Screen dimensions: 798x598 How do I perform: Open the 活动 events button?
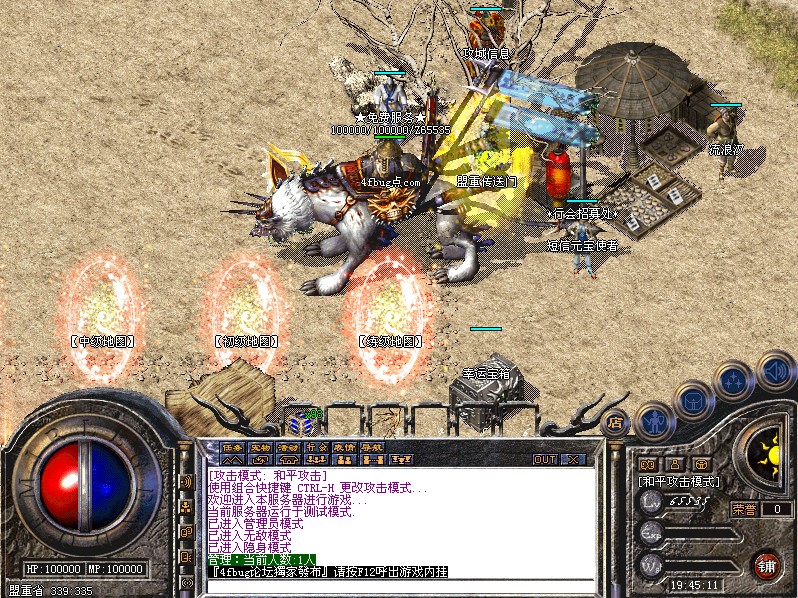coord(288,447)
